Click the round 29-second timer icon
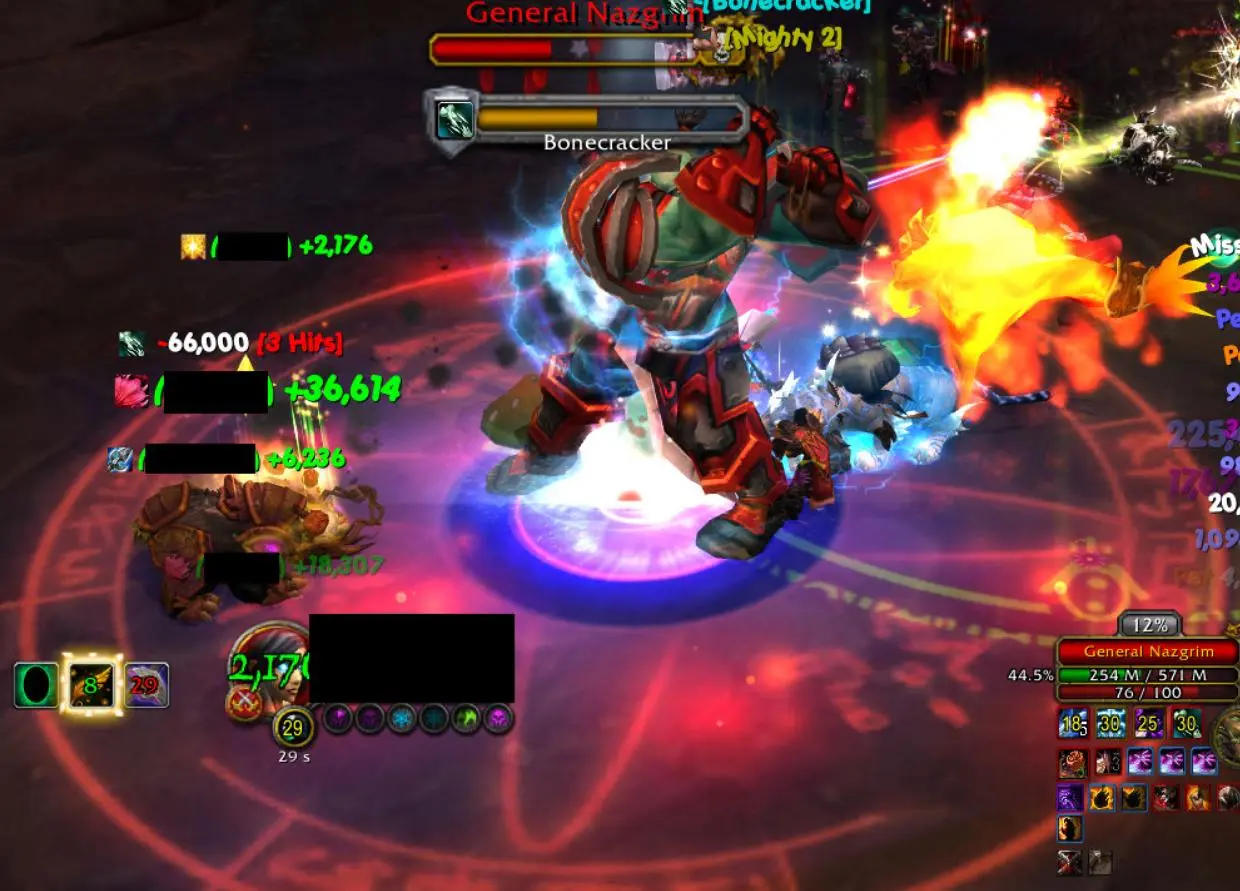 pyautogui.click(x=293, y=728)
